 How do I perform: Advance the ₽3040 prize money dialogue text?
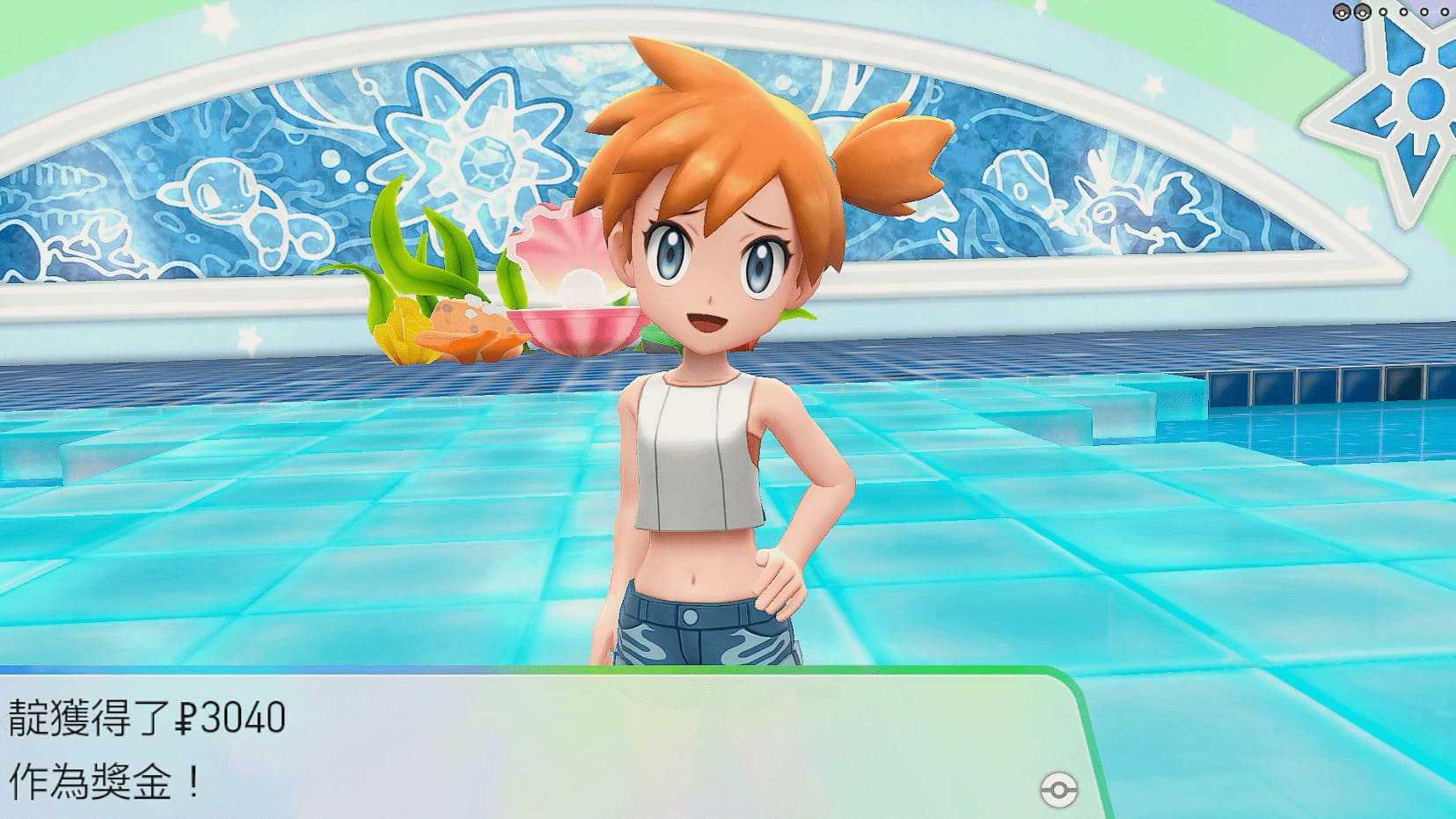pos(528,748)
